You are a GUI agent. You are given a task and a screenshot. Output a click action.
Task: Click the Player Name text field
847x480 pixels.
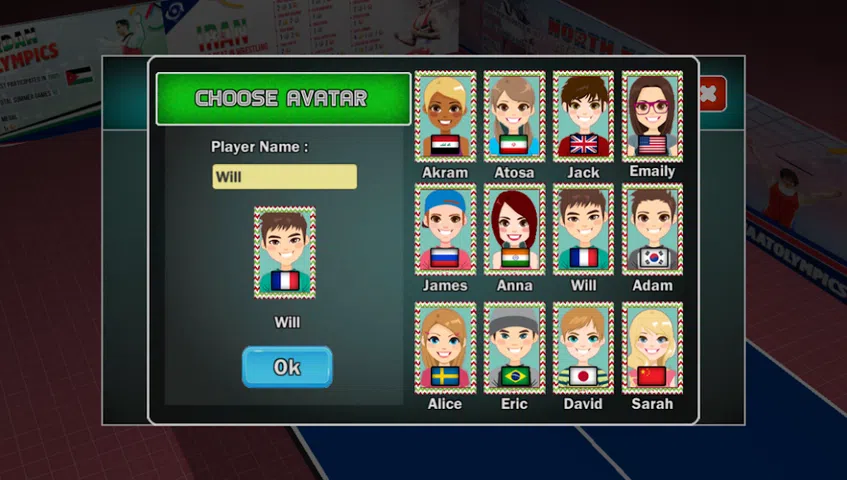pyautogui.click(x=284, y=177)
